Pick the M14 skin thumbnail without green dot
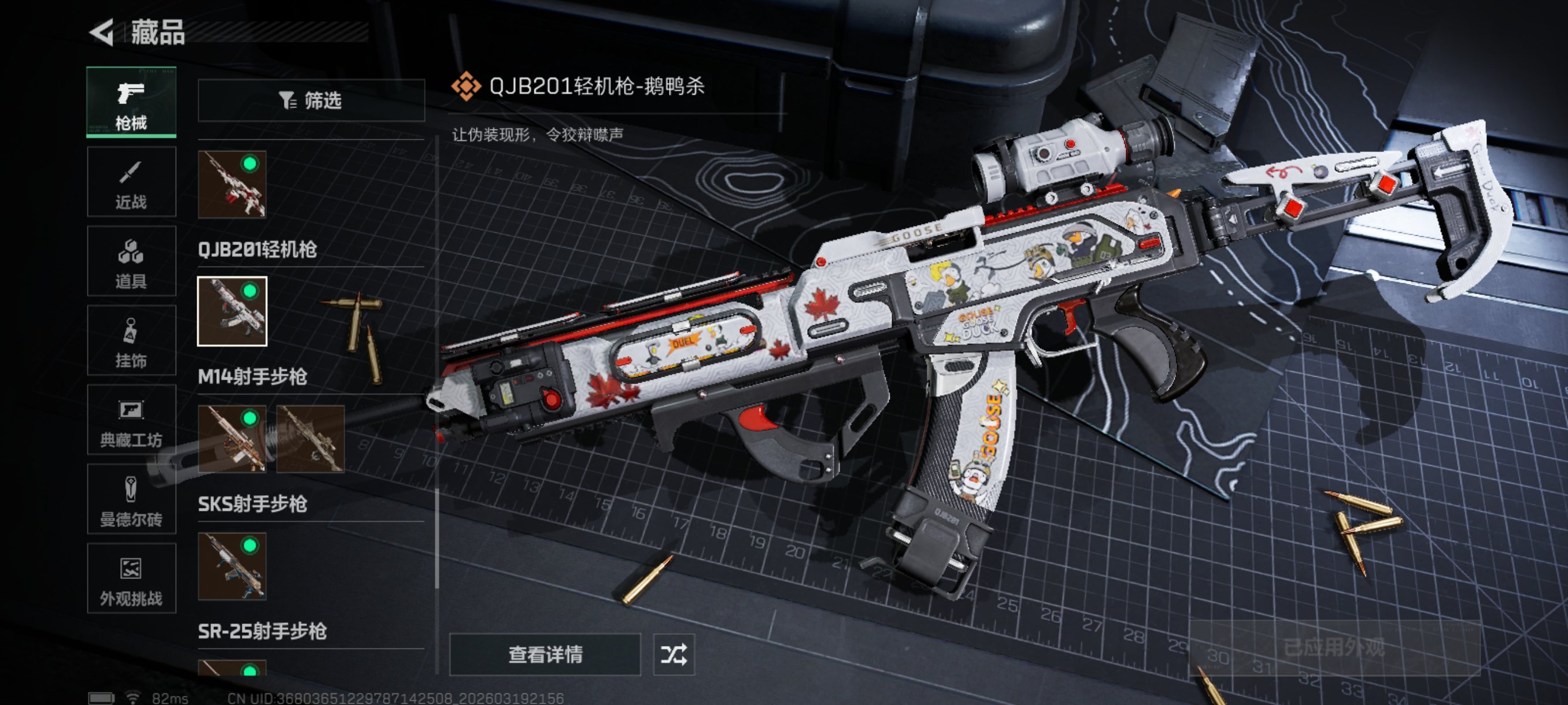 click(x=310, y=439)
